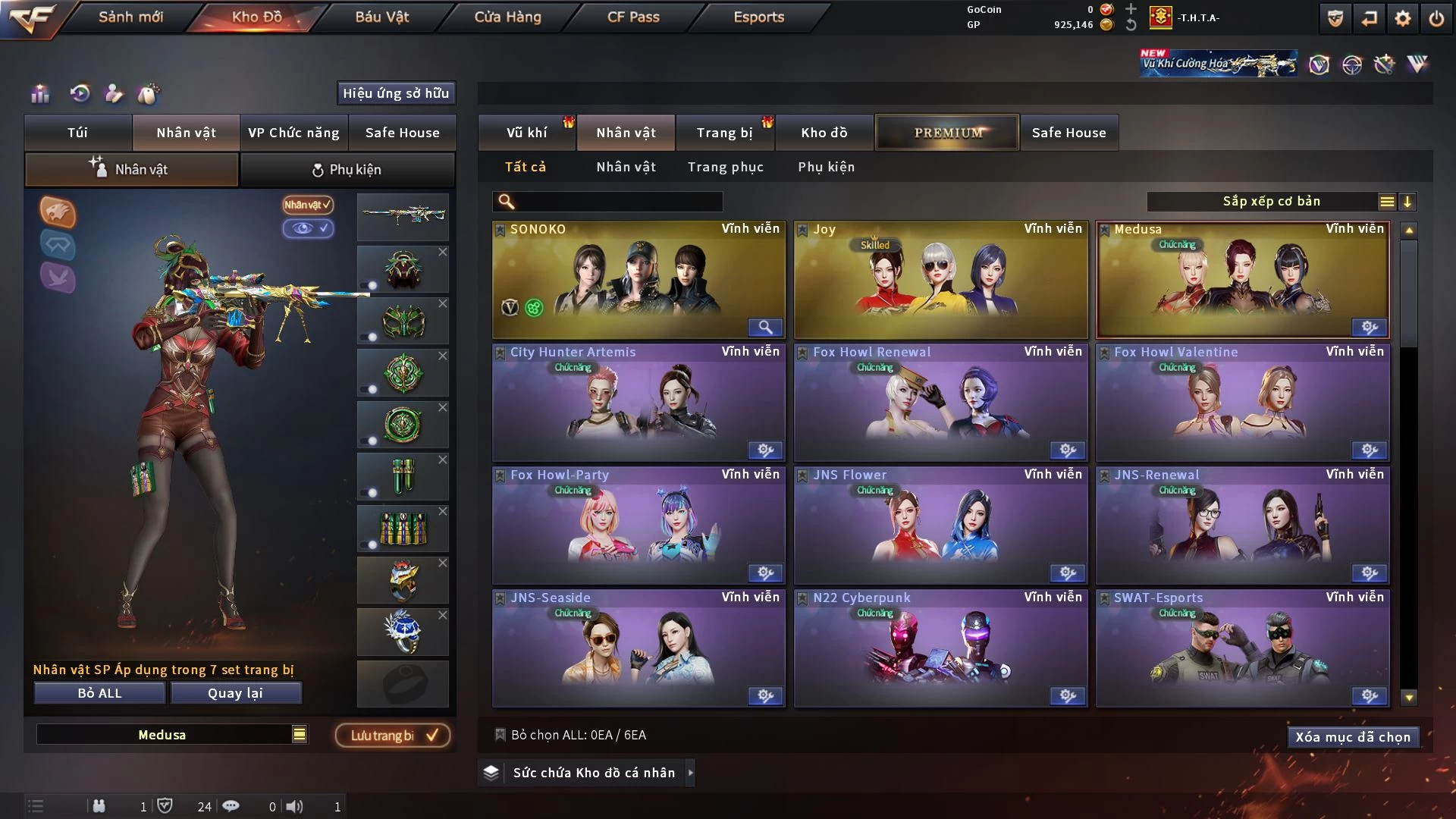1456x819 pixels.
Task: Click Bỏ ALL to unequip everything
Action: 99,693
